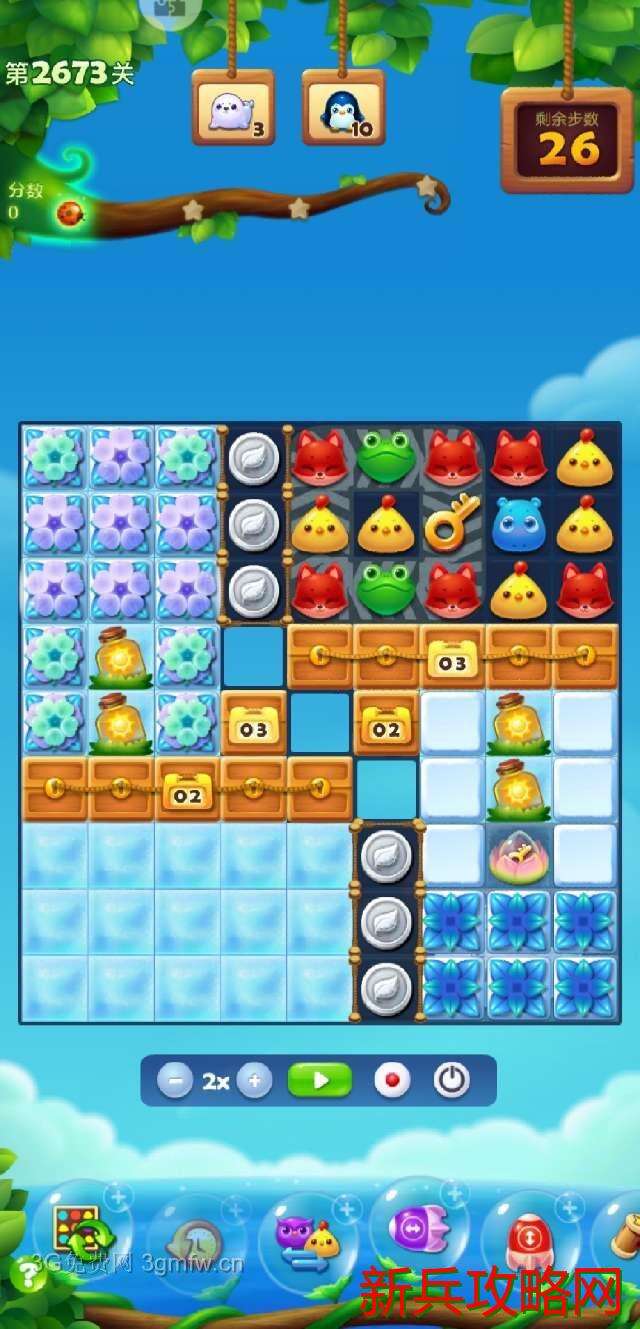This screenshot has width=640, height=1329.
Task: Tap the pink lotus flower tile
Action: 518,856
